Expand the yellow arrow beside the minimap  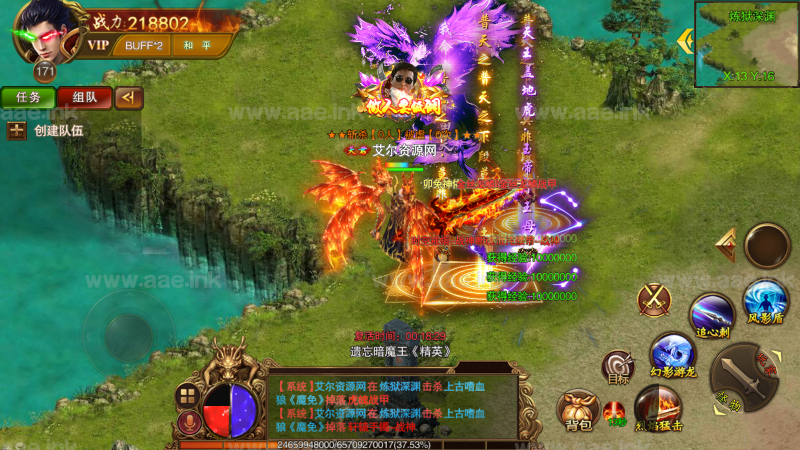[685, 41]
